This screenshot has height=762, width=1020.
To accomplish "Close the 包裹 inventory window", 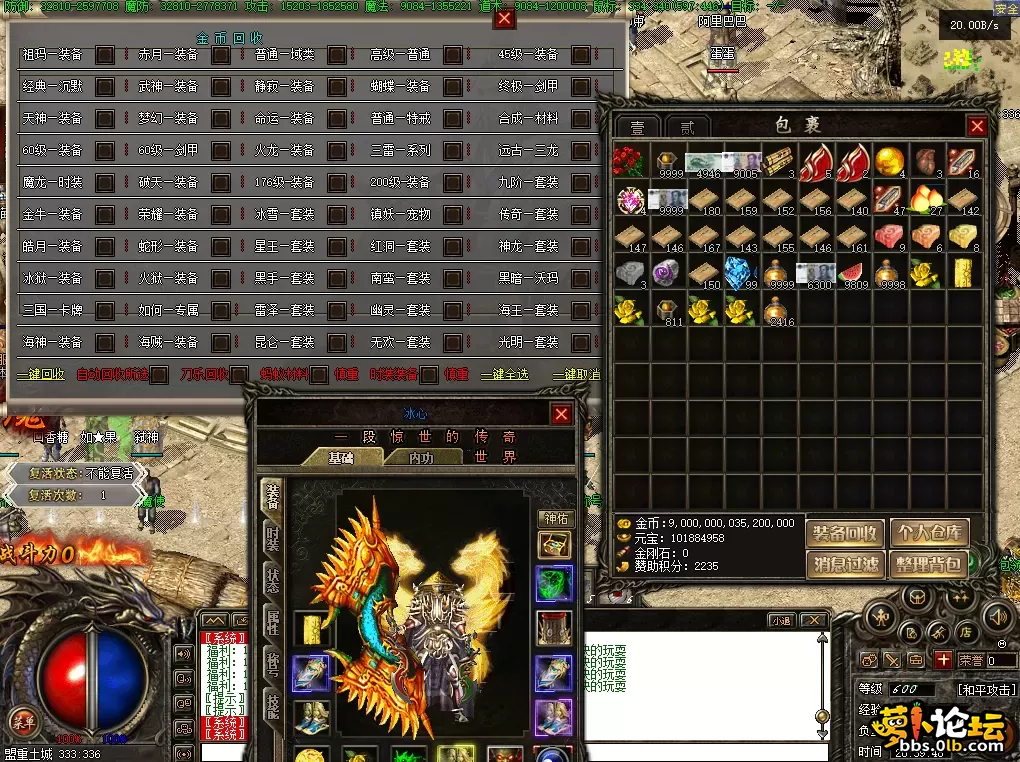I will point(977,126).
